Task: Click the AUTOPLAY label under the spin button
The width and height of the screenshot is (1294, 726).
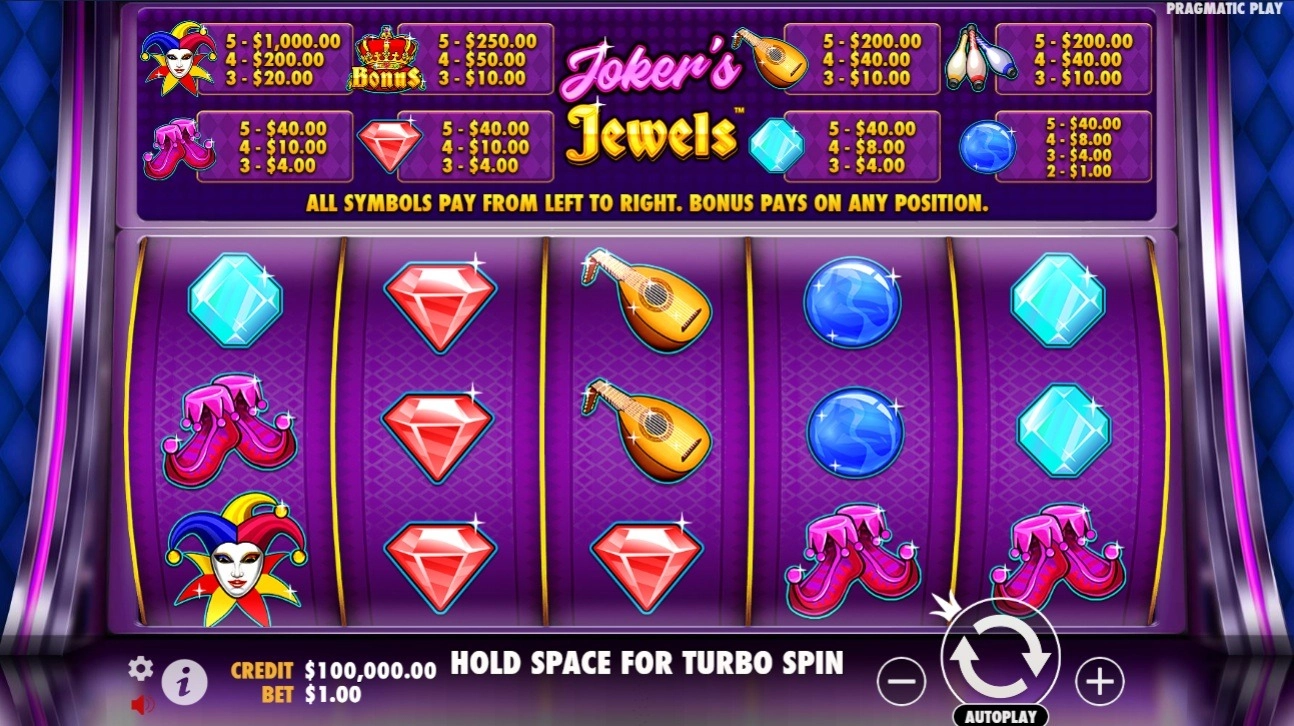Action: 1000,716
